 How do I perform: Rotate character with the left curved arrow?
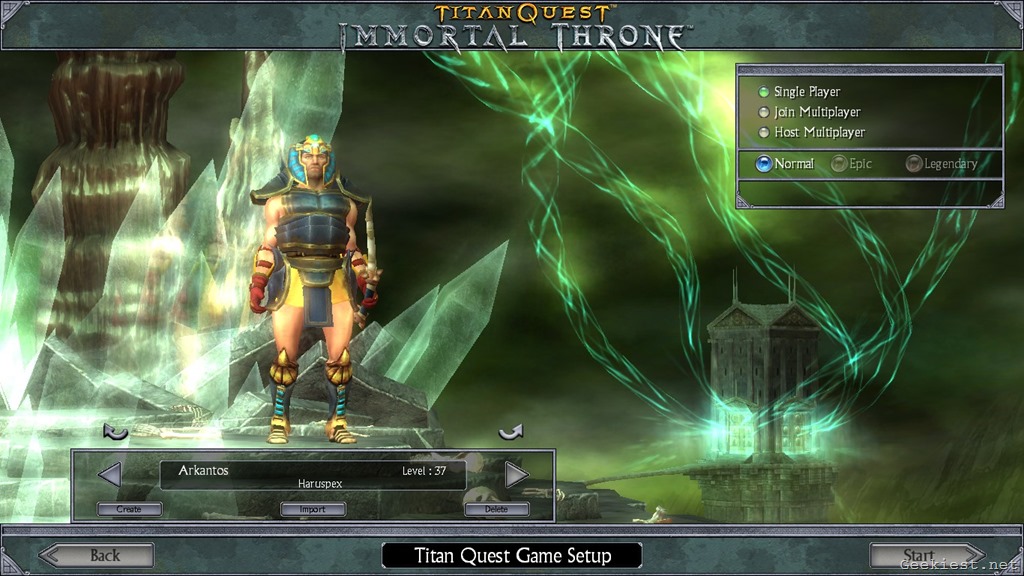click(116, 432)
